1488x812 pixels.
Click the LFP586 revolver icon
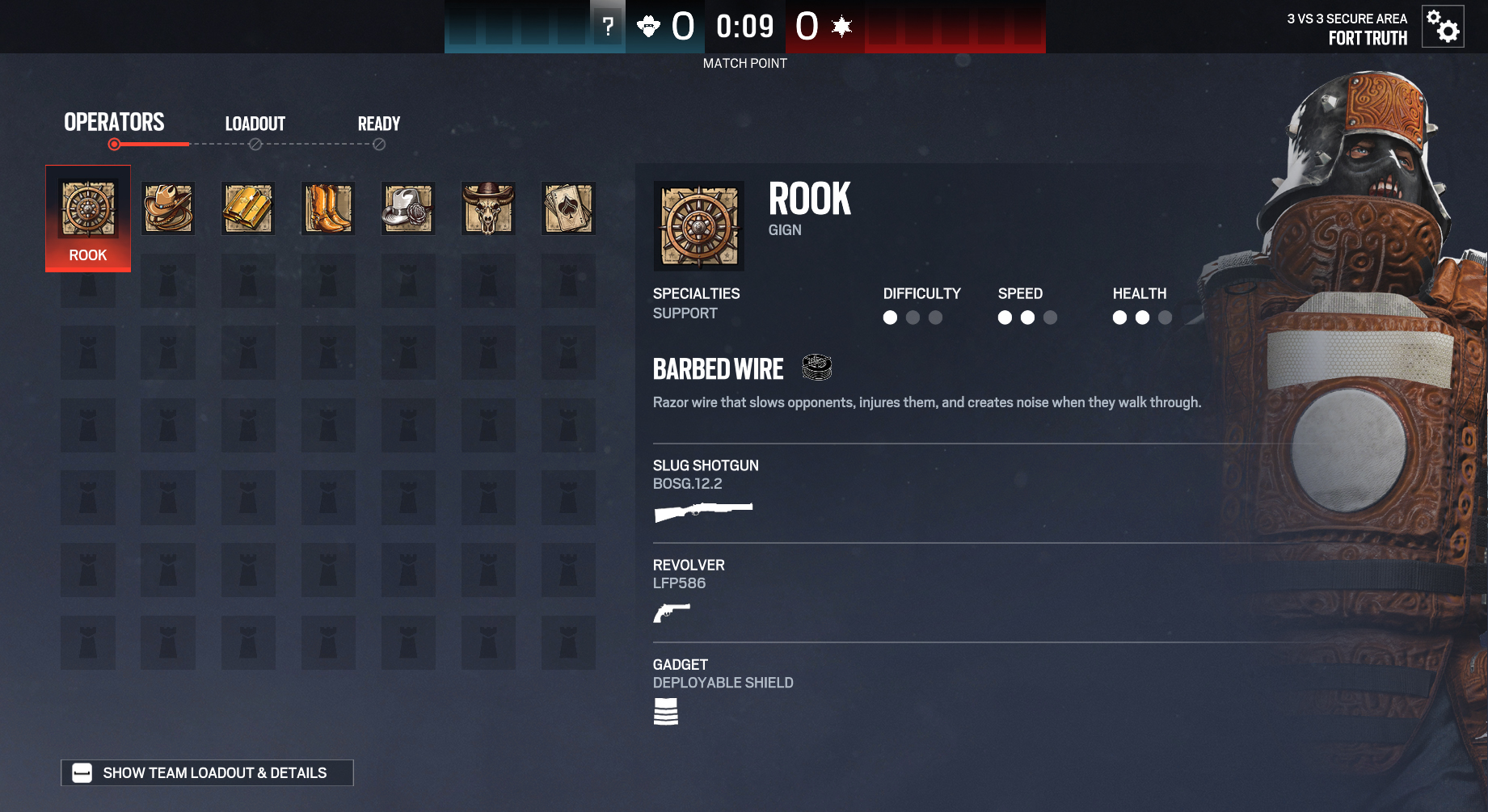coord(672,613)
